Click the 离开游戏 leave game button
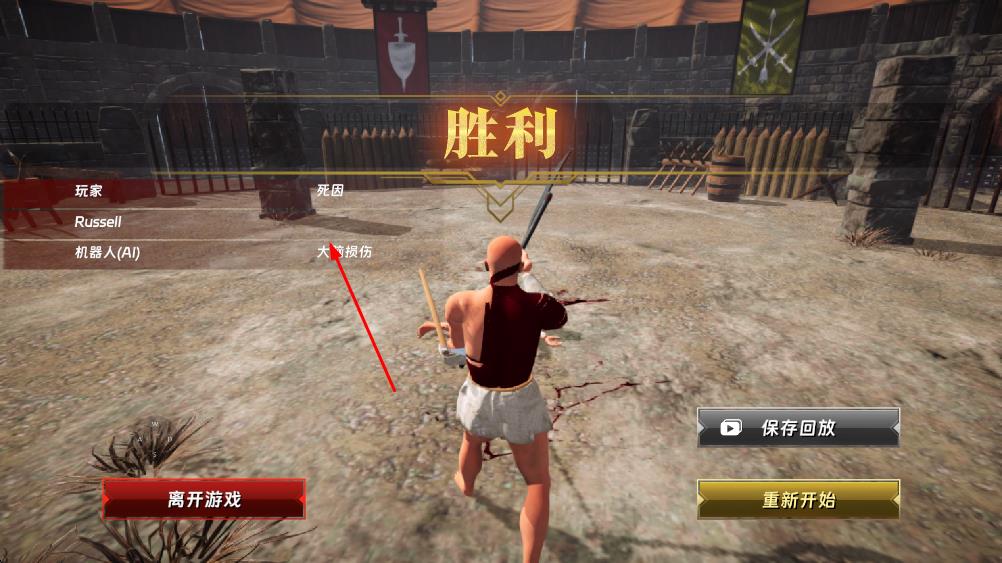Image resolution: width=1002 pixels, height=563 pixels. pyautogui.click(x=204, y=499)
